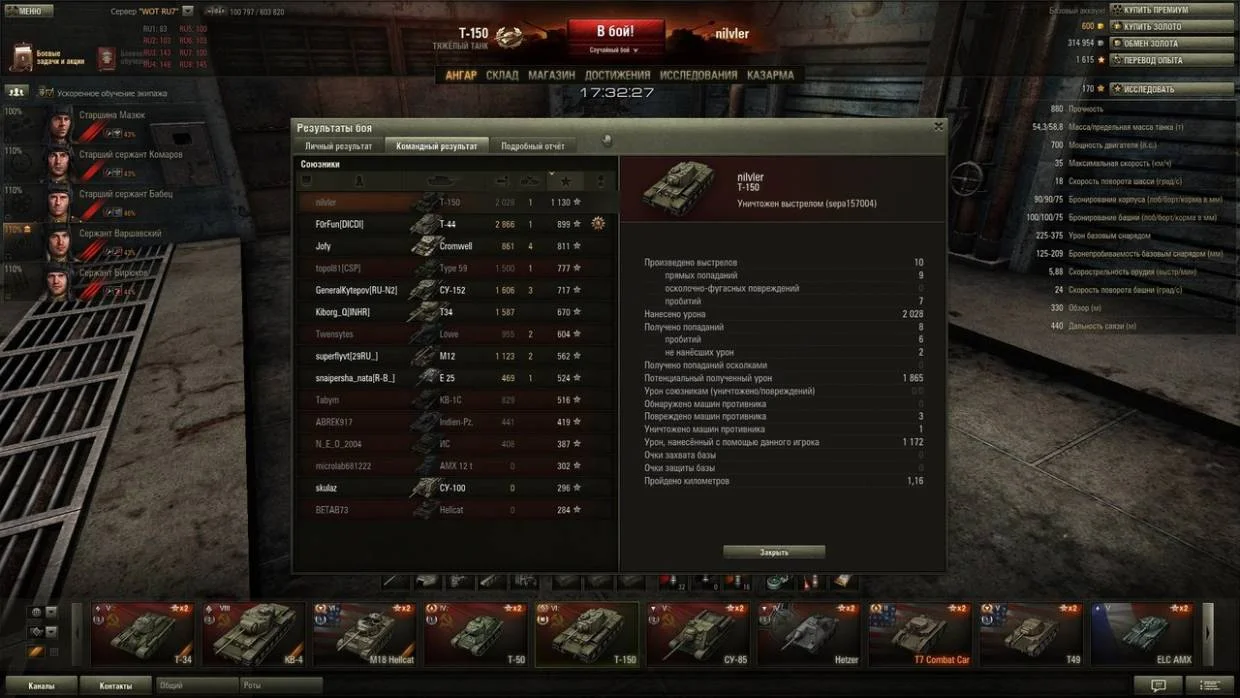1240x698 pixels.
Task: Switch to Личный результат tab
Action: click(338, 146)
